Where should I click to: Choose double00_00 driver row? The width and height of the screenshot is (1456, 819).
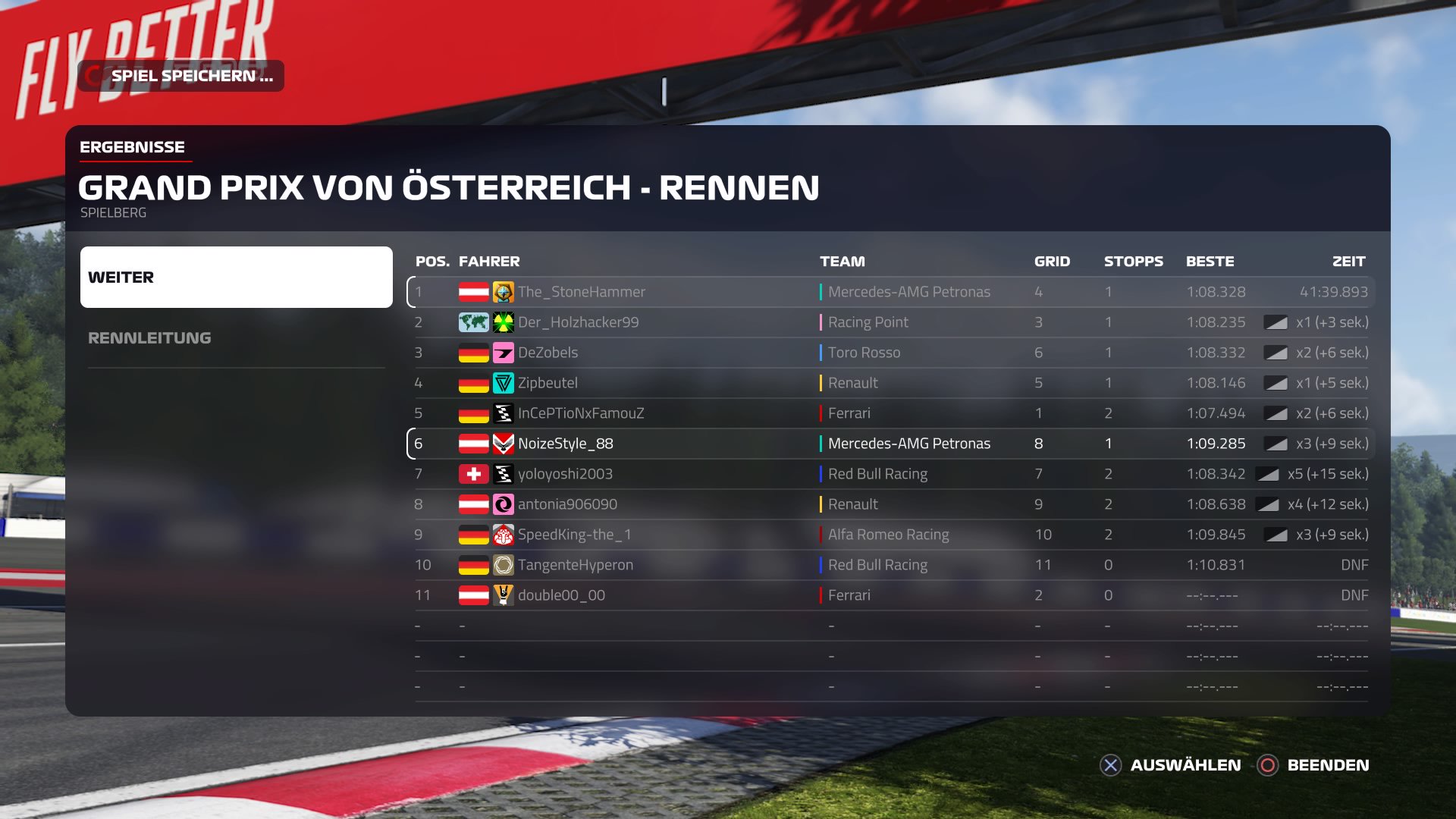[x=890, y=595]
